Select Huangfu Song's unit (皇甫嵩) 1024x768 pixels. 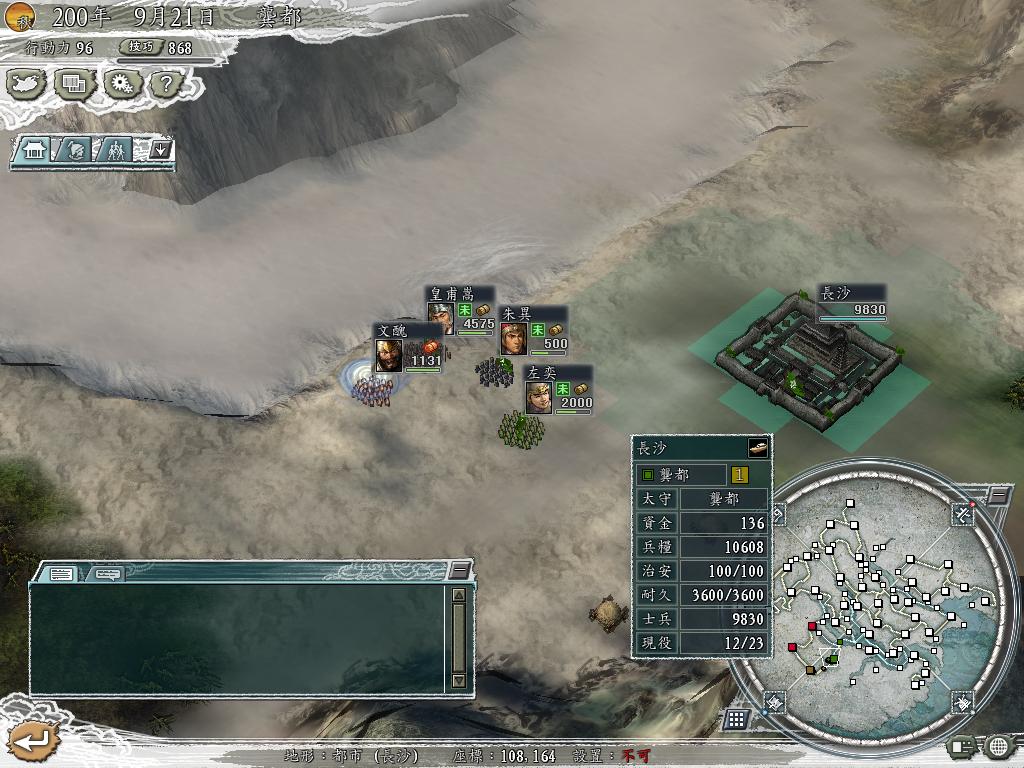click(x=441, y=314)
